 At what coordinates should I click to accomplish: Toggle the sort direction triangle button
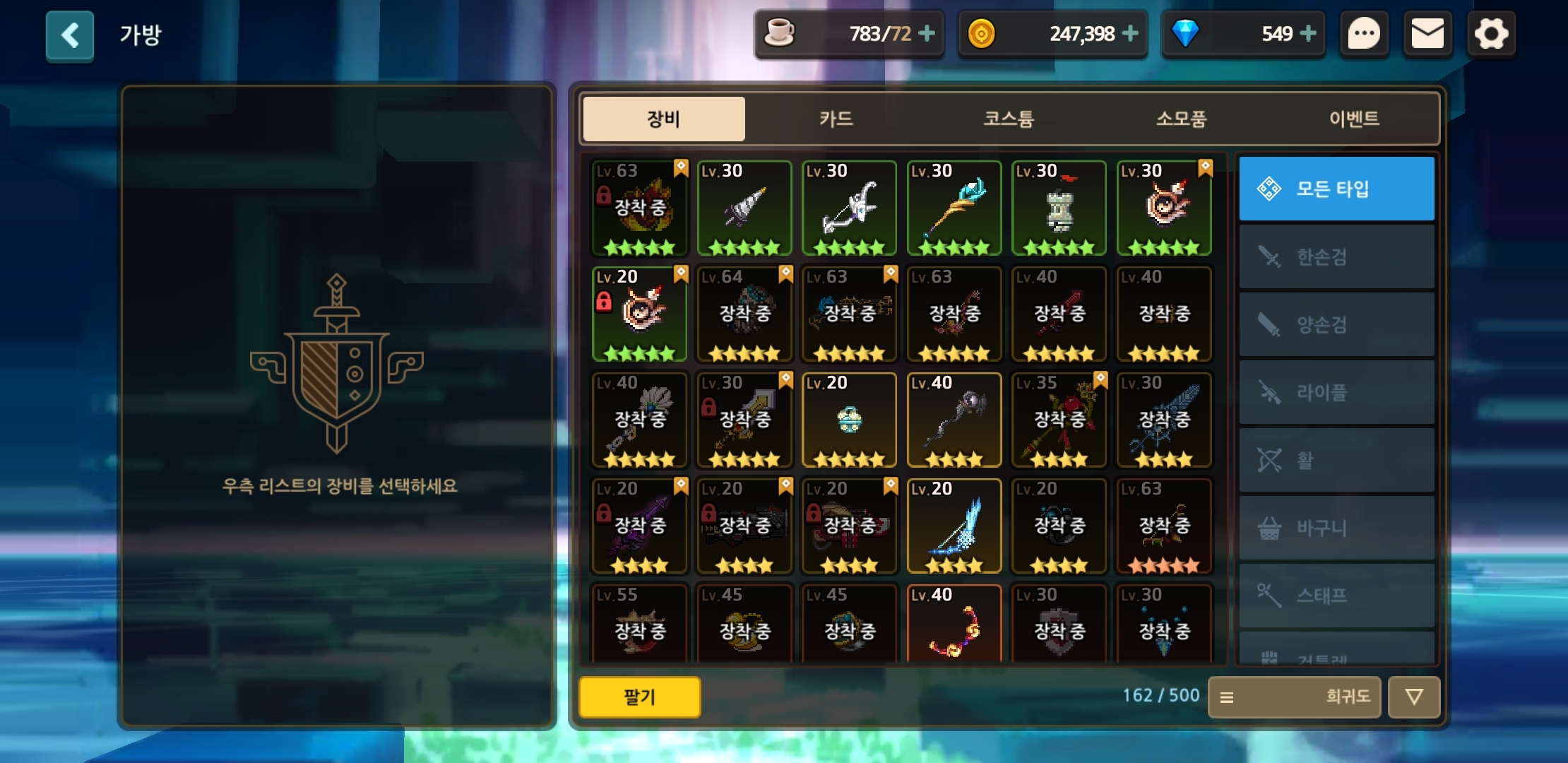(x=1413, y=697)
